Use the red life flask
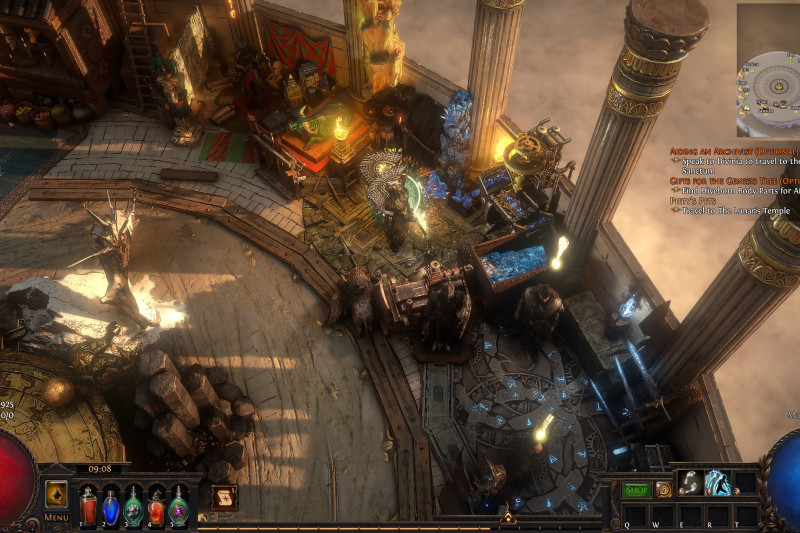The width and height of the screenshot is (800, 533). tap(86, 505)
